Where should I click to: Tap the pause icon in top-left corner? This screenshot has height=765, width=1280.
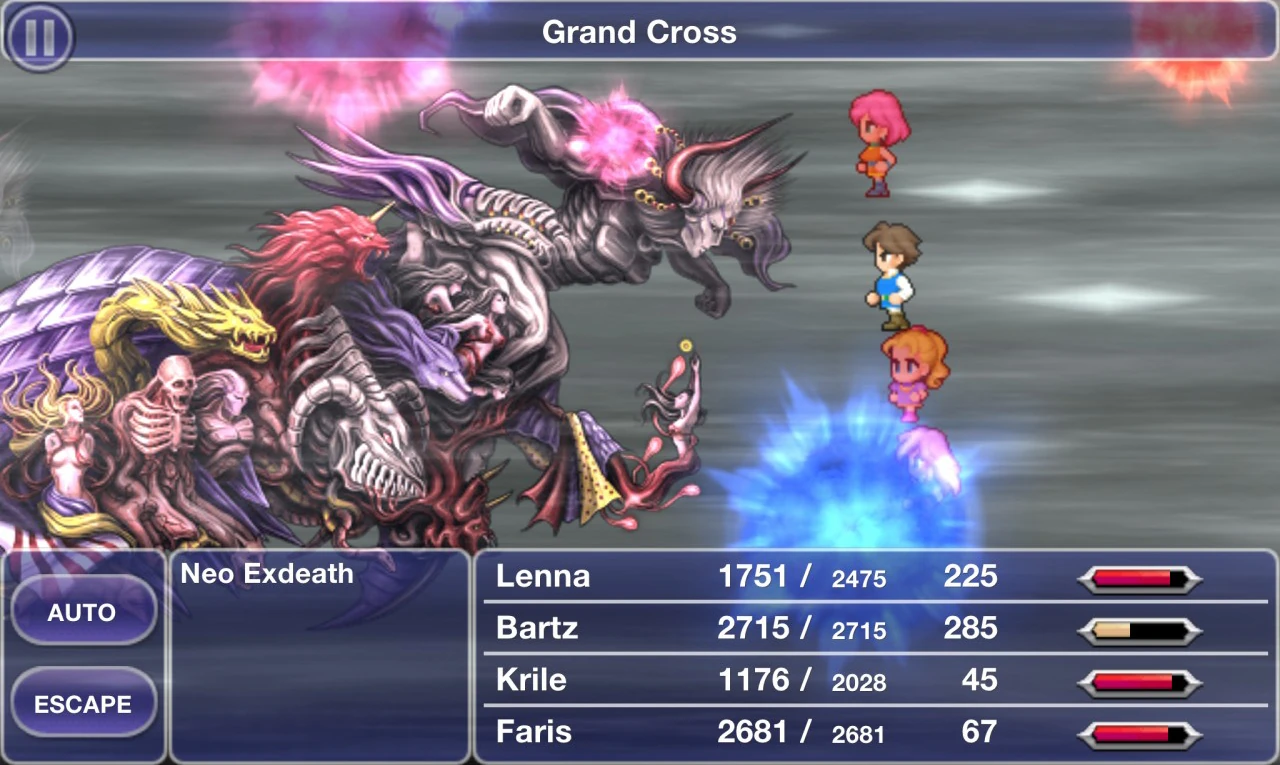pos(40,36)
